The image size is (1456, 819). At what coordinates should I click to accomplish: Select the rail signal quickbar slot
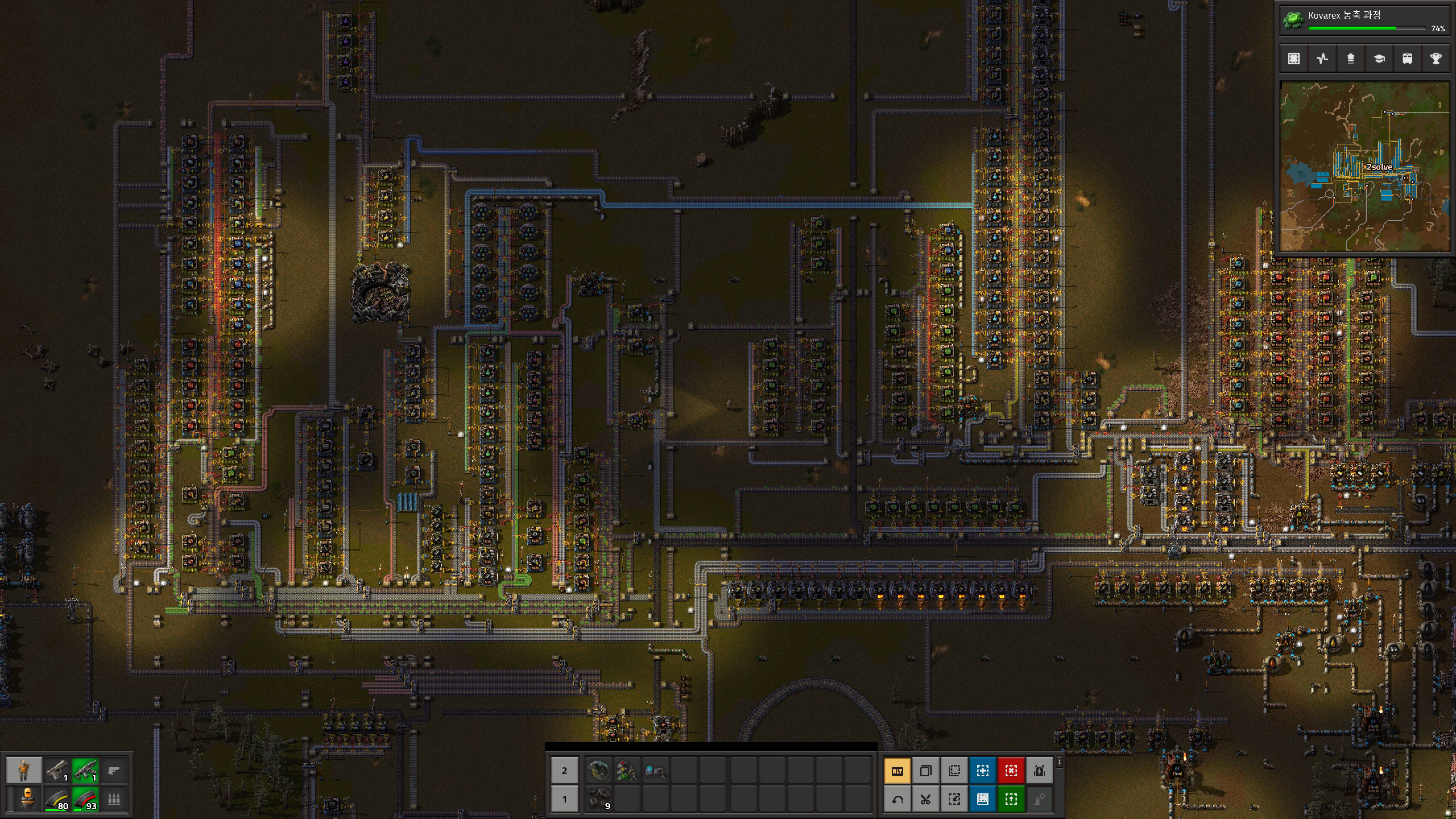click(x=626, y=770)
